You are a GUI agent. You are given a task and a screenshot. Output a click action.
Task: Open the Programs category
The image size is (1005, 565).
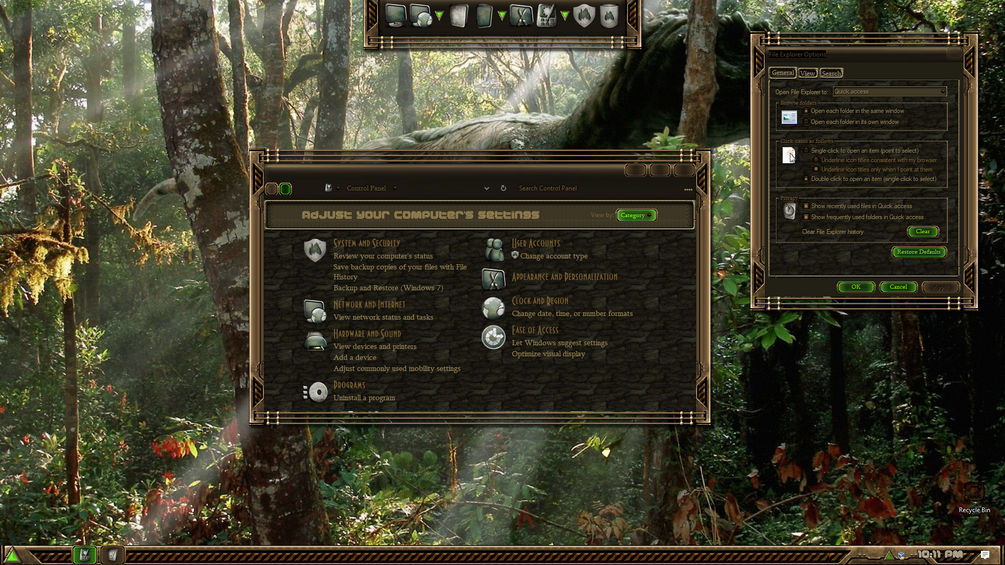tap(349, 385)
